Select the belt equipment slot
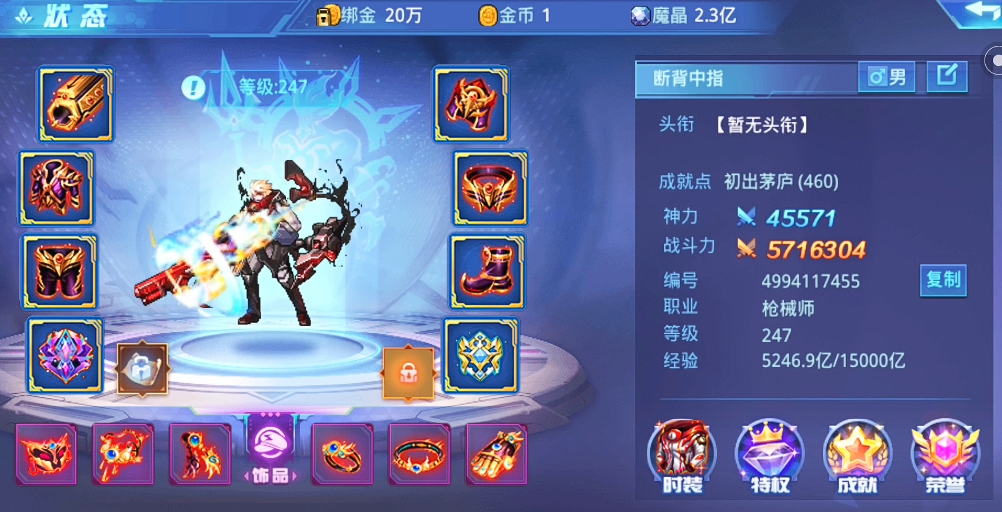Image resolution: width=1002 pixels, height=512 pixels. (x=490, y=188)
